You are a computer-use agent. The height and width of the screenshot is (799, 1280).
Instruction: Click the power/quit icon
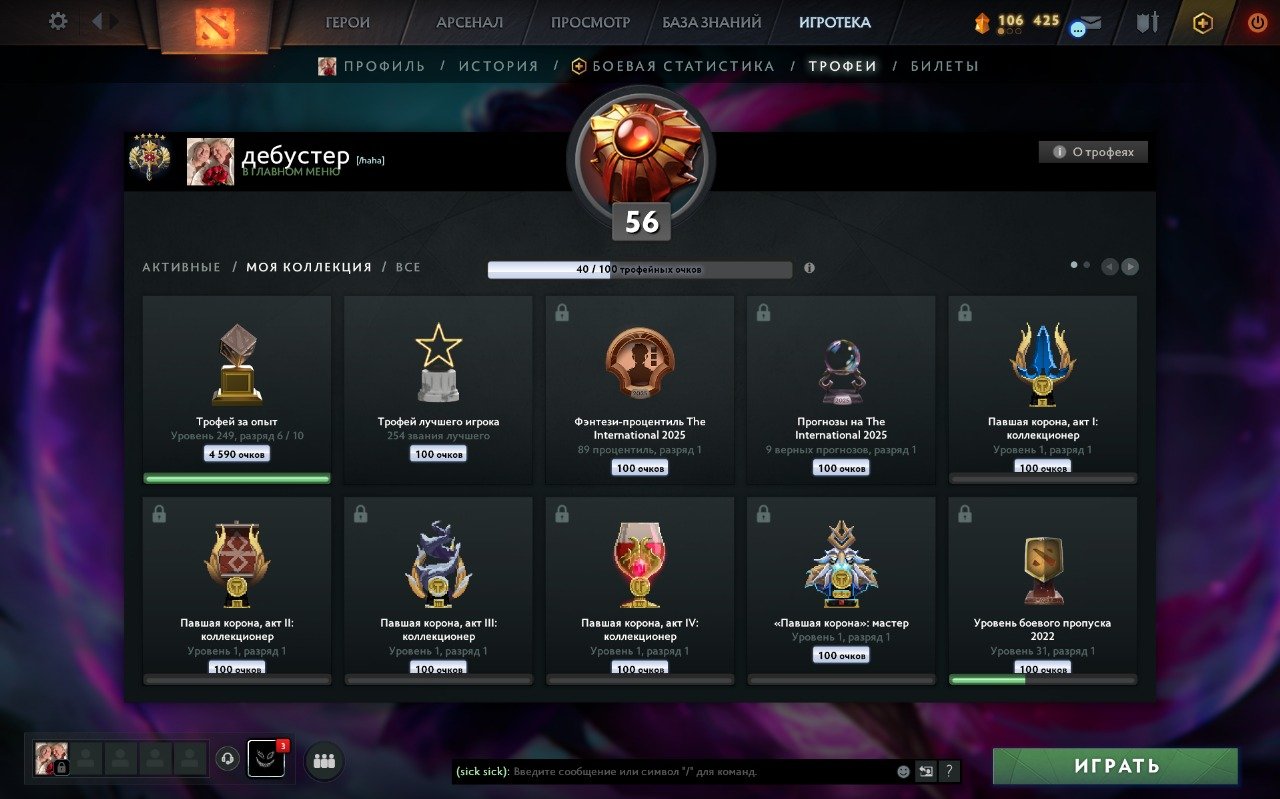[1257, 20]
